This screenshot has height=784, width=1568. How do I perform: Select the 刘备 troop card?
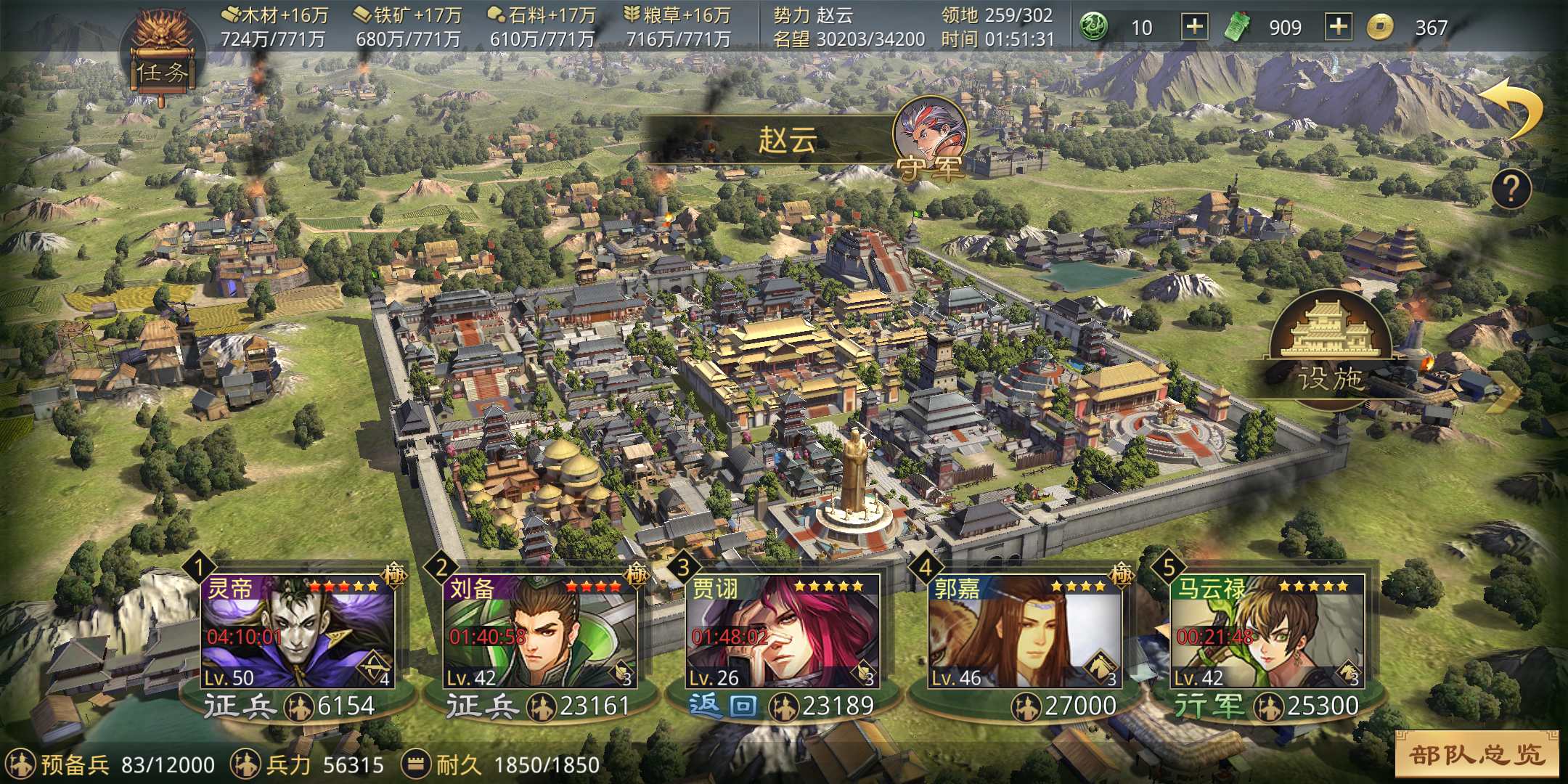pyautogui.click(x=540, y=632)
